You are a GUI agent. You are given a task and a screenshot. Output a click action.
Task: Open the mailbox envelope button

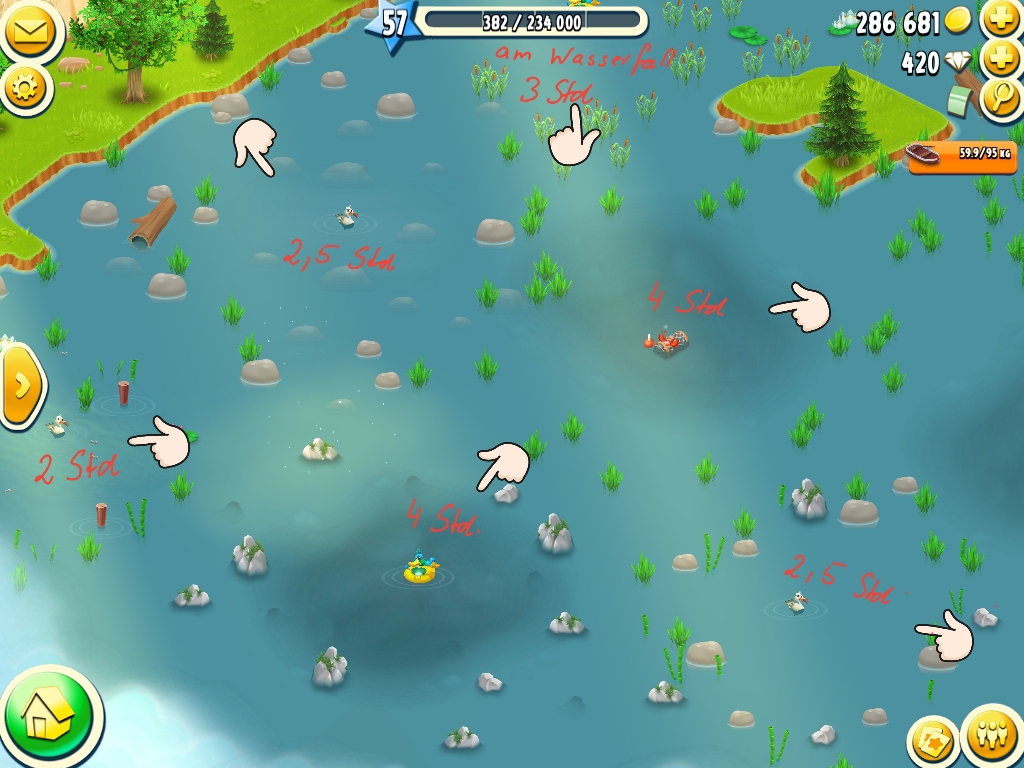click(30, 30)
